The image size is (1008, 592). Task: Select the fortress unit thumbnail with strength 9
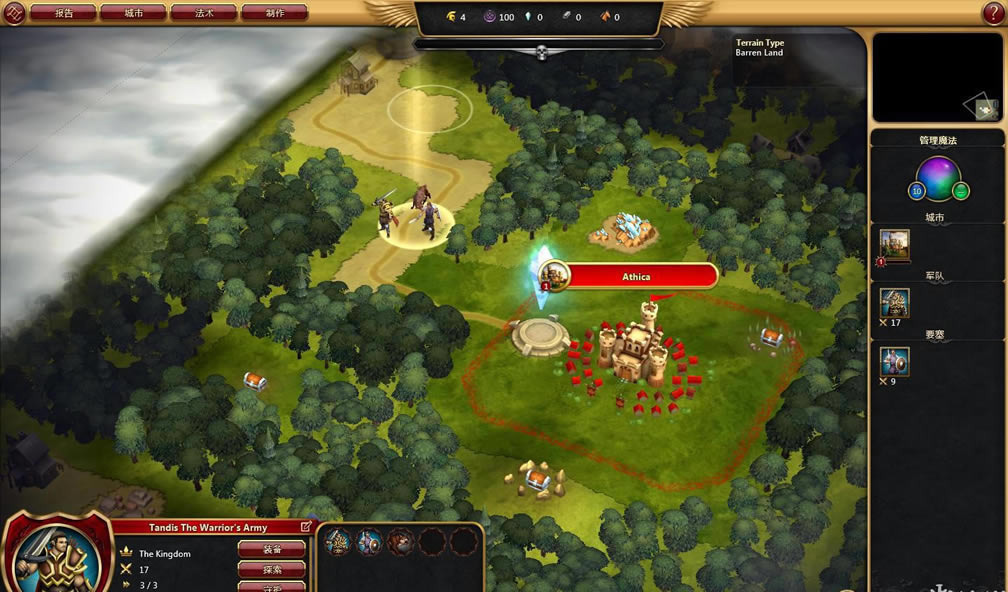[x=894, y=362]
